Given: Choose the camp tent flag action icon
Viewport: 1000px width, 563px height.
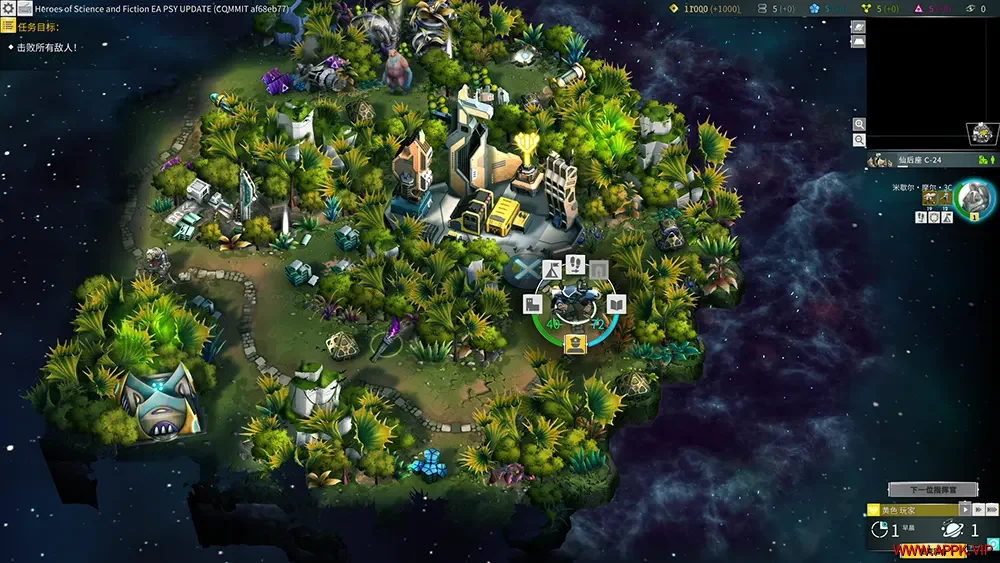Looking at the screenshot, I should click(x=551, y=270).
